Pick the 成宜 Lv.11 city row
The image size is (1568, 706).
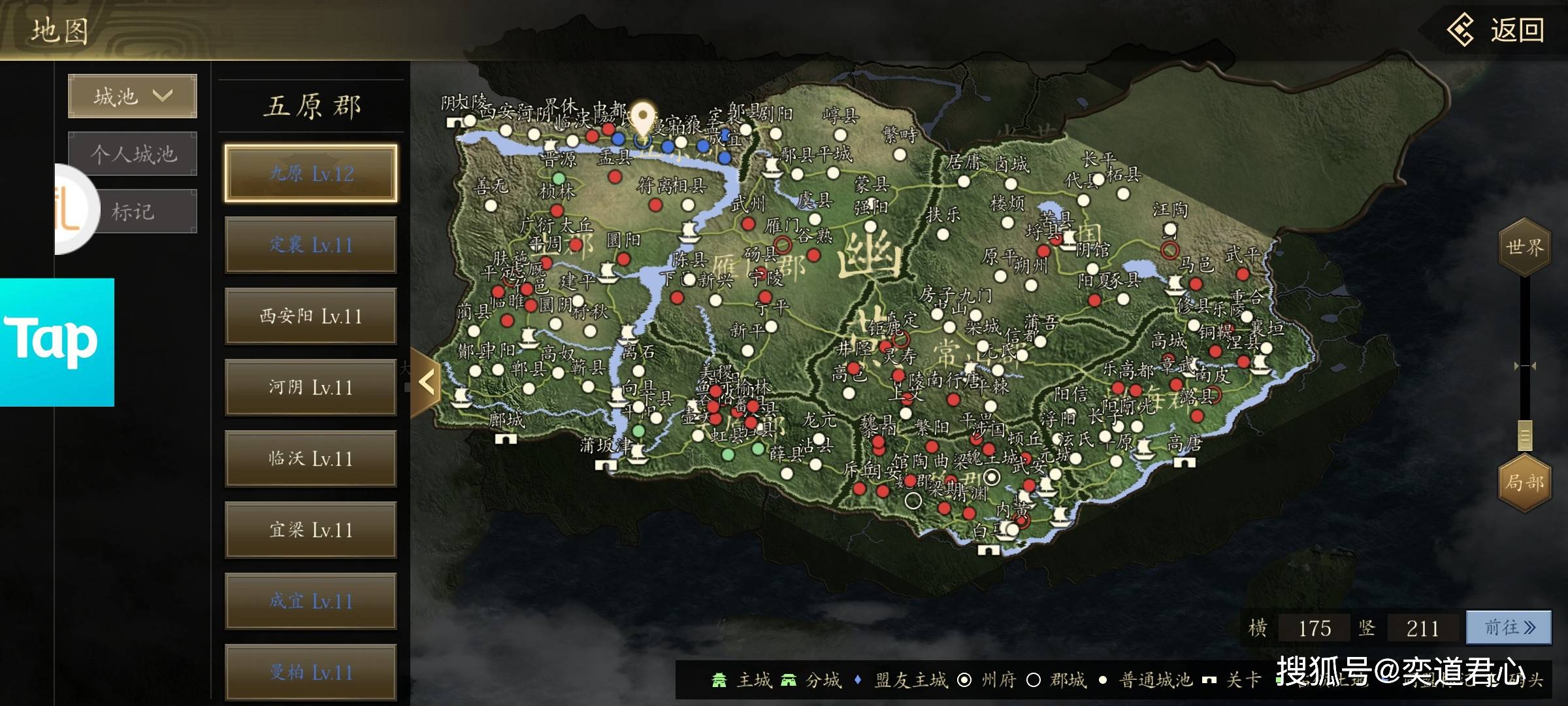pyautogui.click(x=311, y=601)
